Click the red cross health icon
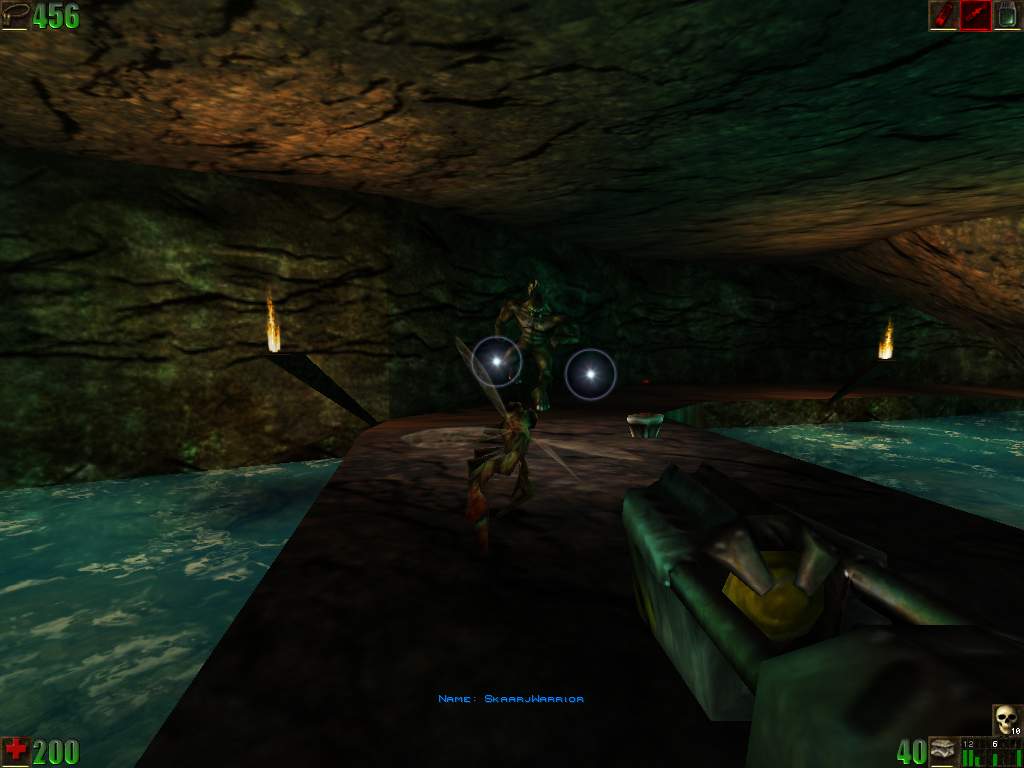The width and height of the screenshot is (1024, 768). click(x=15, y=751)
